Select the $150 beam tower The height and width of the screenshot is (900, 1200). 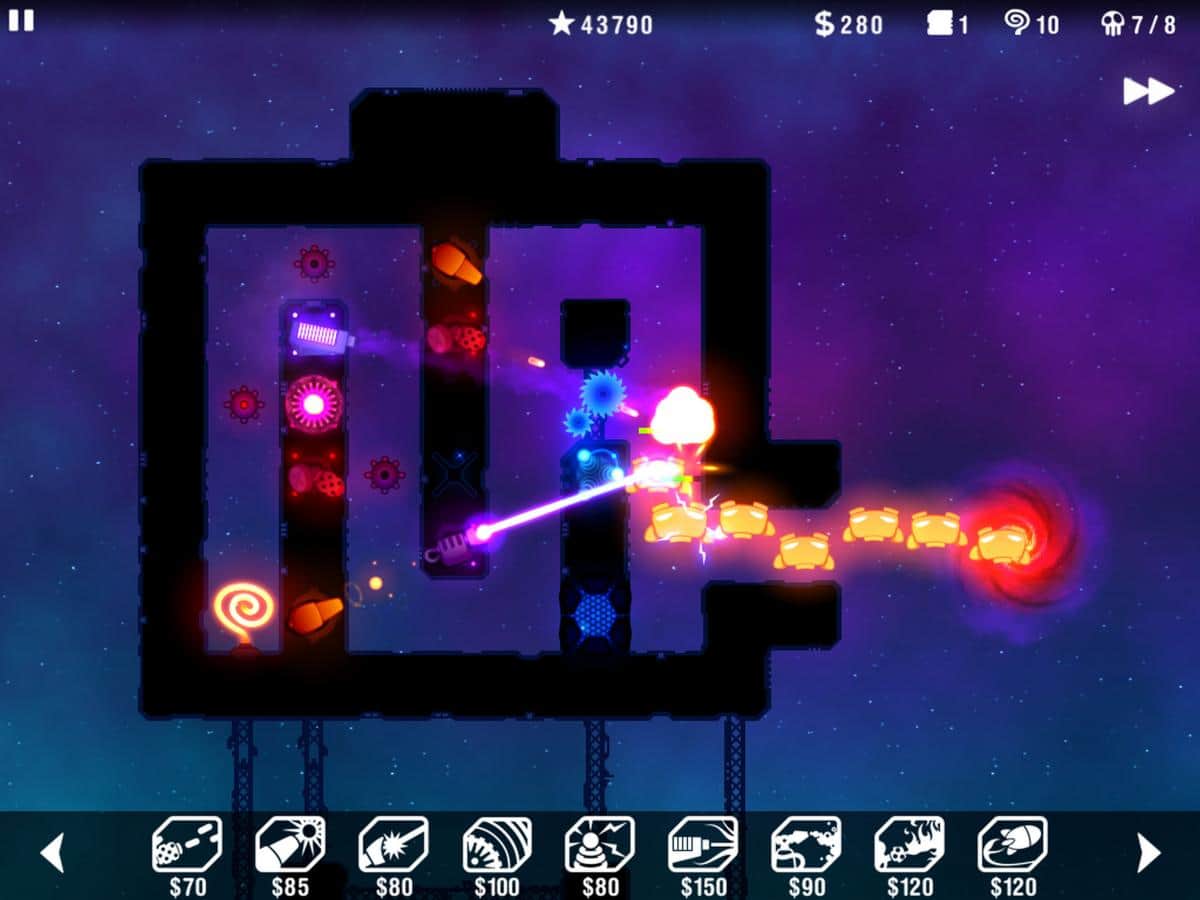(x=703, y=845)
